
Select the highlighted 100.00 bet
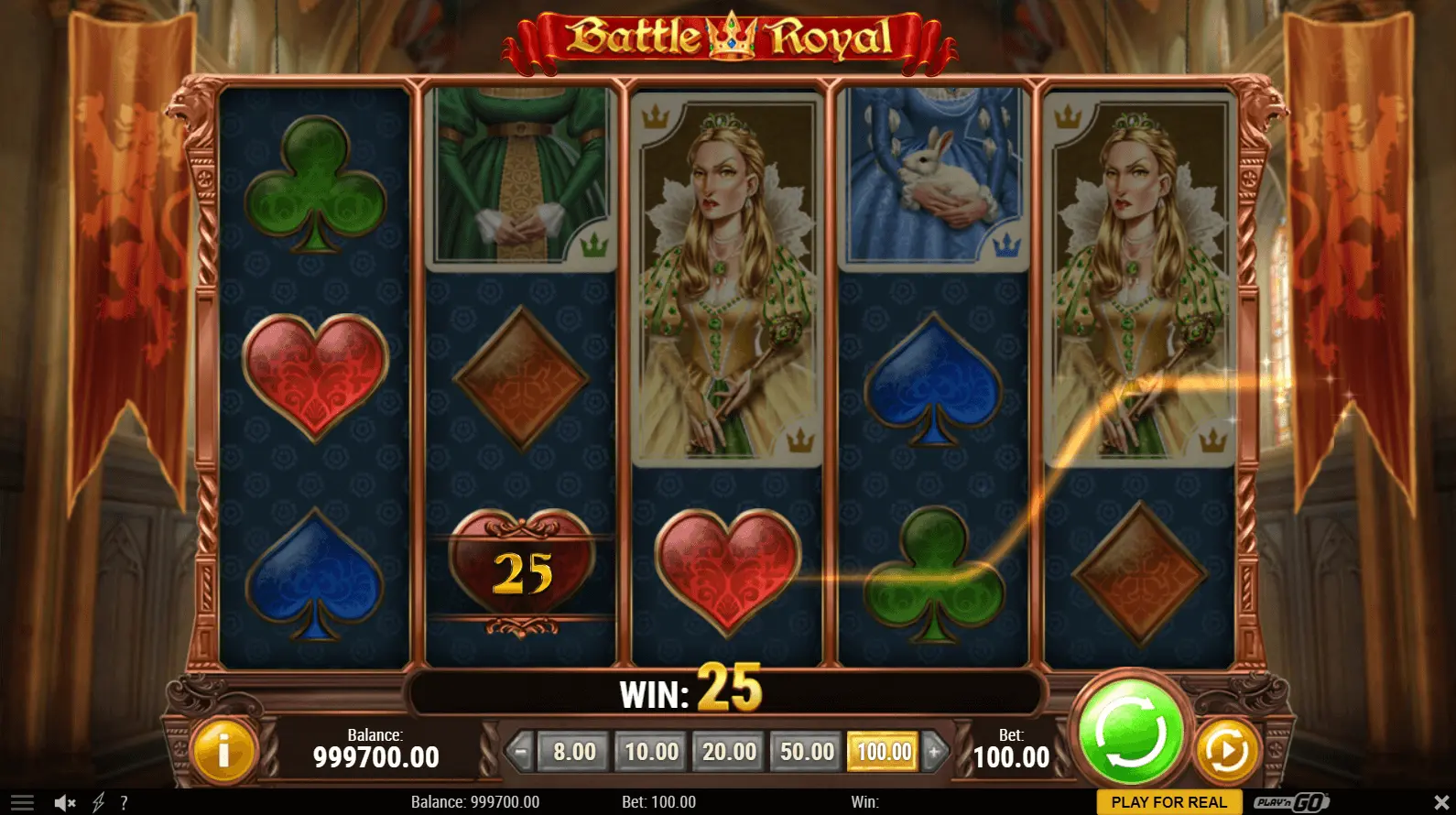[884, 752]
